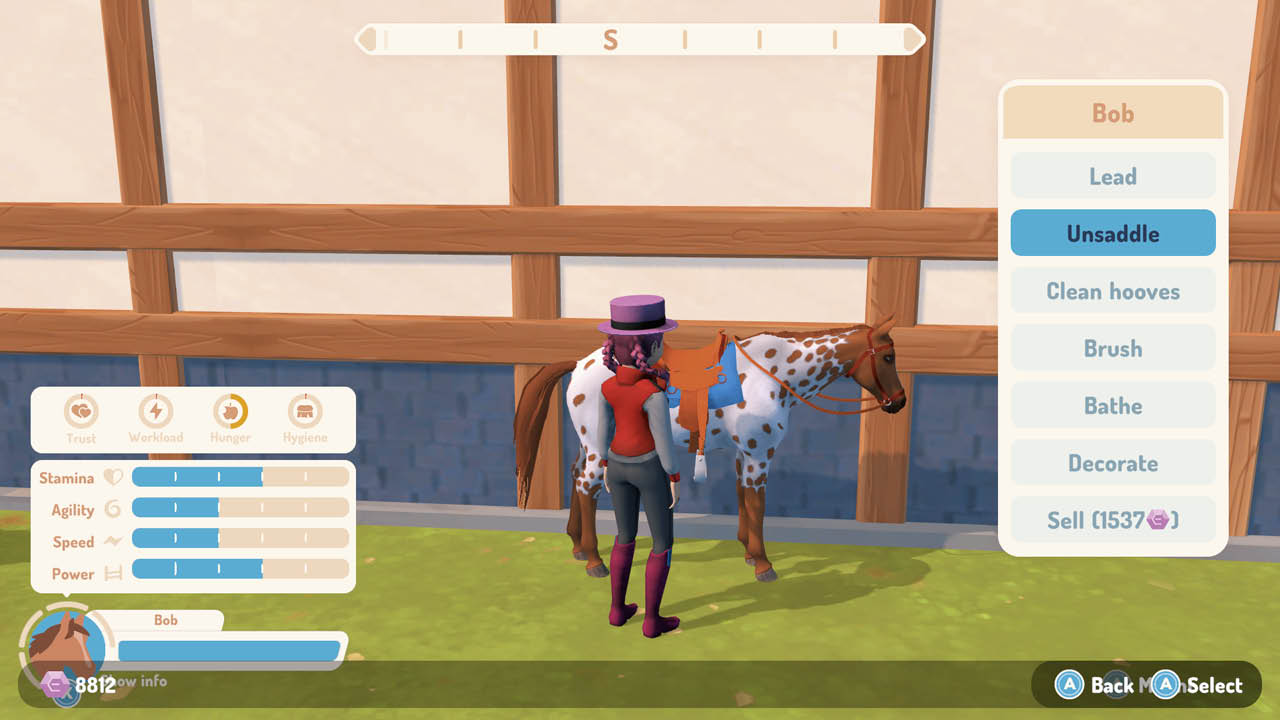Screen dimensions: 1280x720
Task: Select the Bathe action for Bob
Action: 1113,405
